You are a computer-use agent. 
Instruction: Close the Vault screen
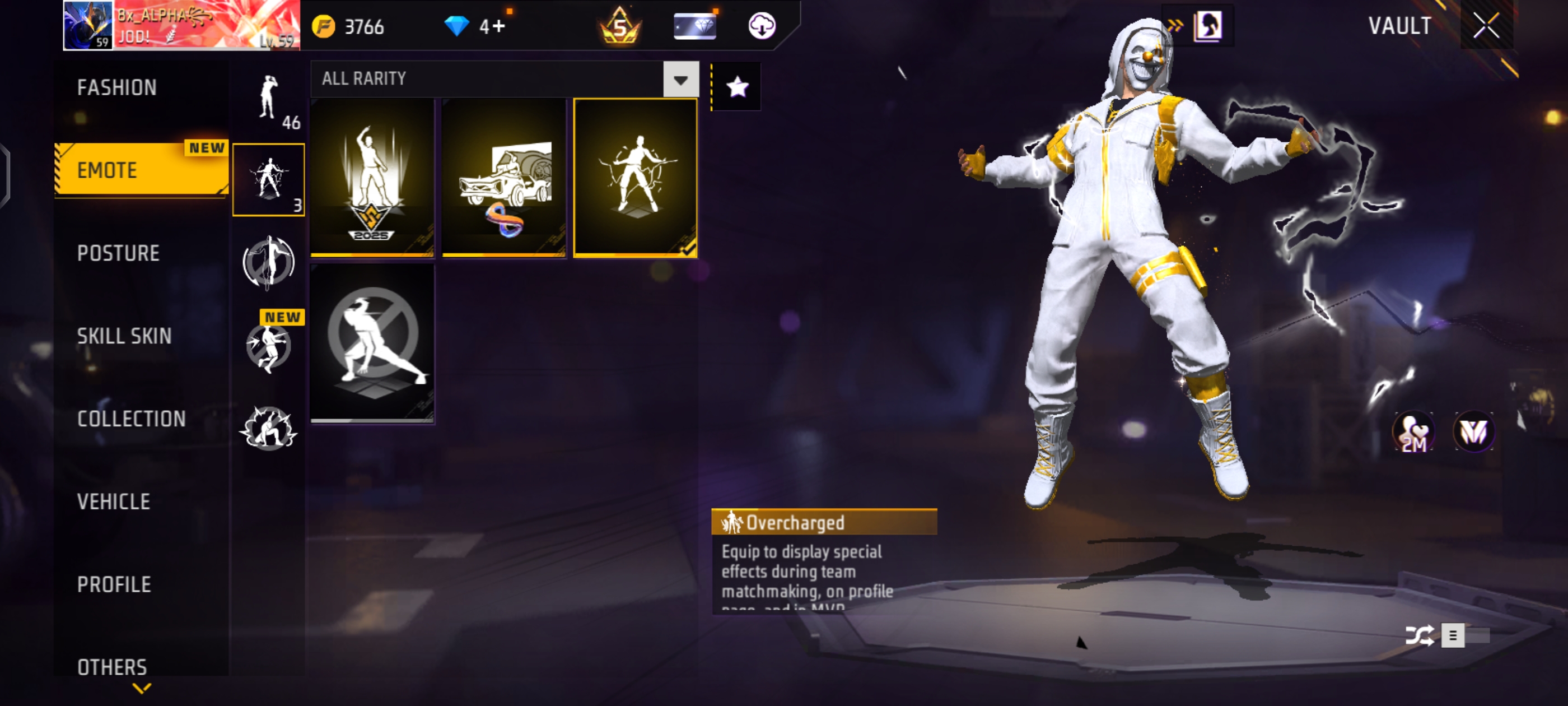(1486, 26)
